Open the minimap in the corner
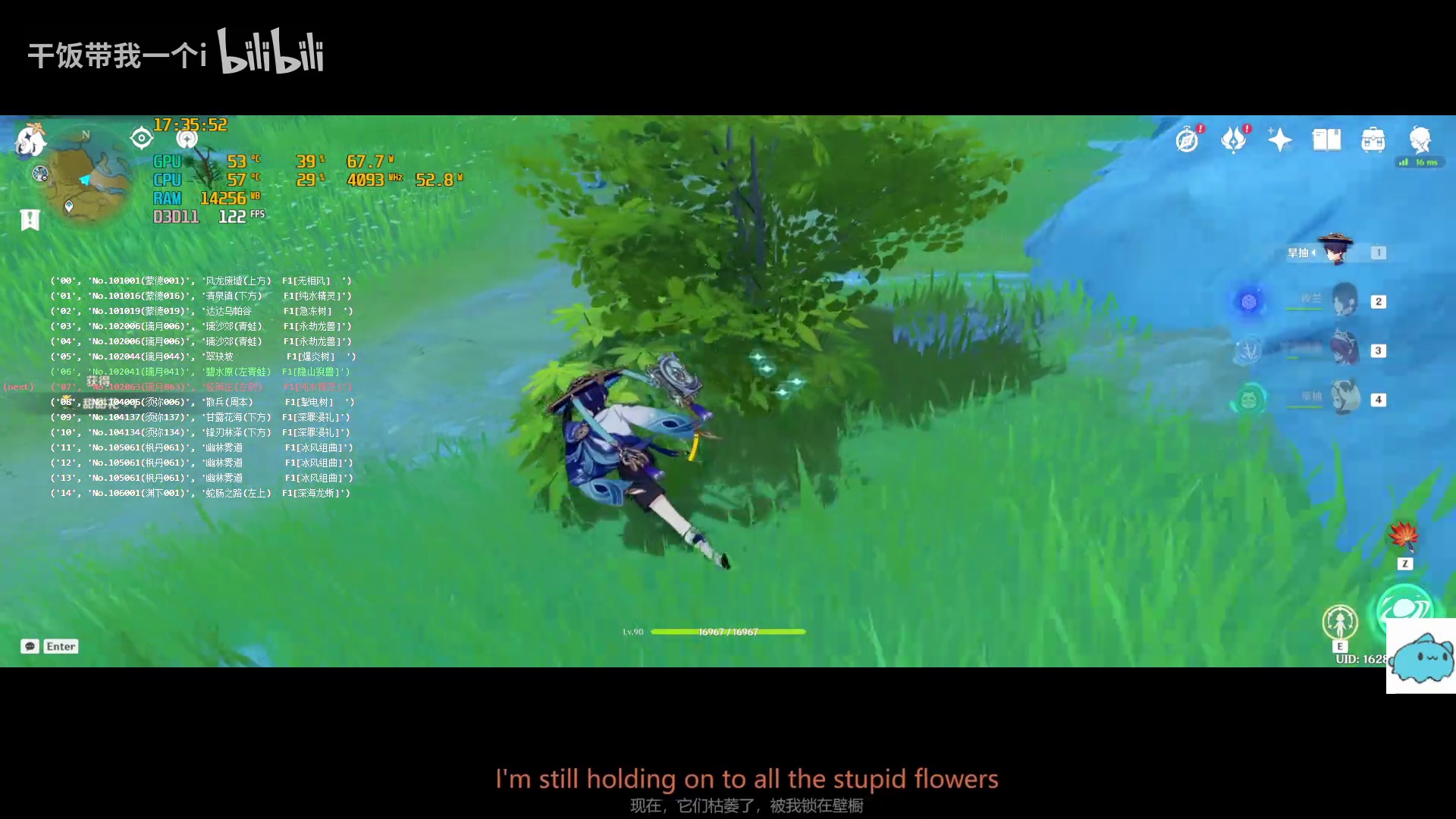This screenshot has height=819, width=1456. coord(87,178)
